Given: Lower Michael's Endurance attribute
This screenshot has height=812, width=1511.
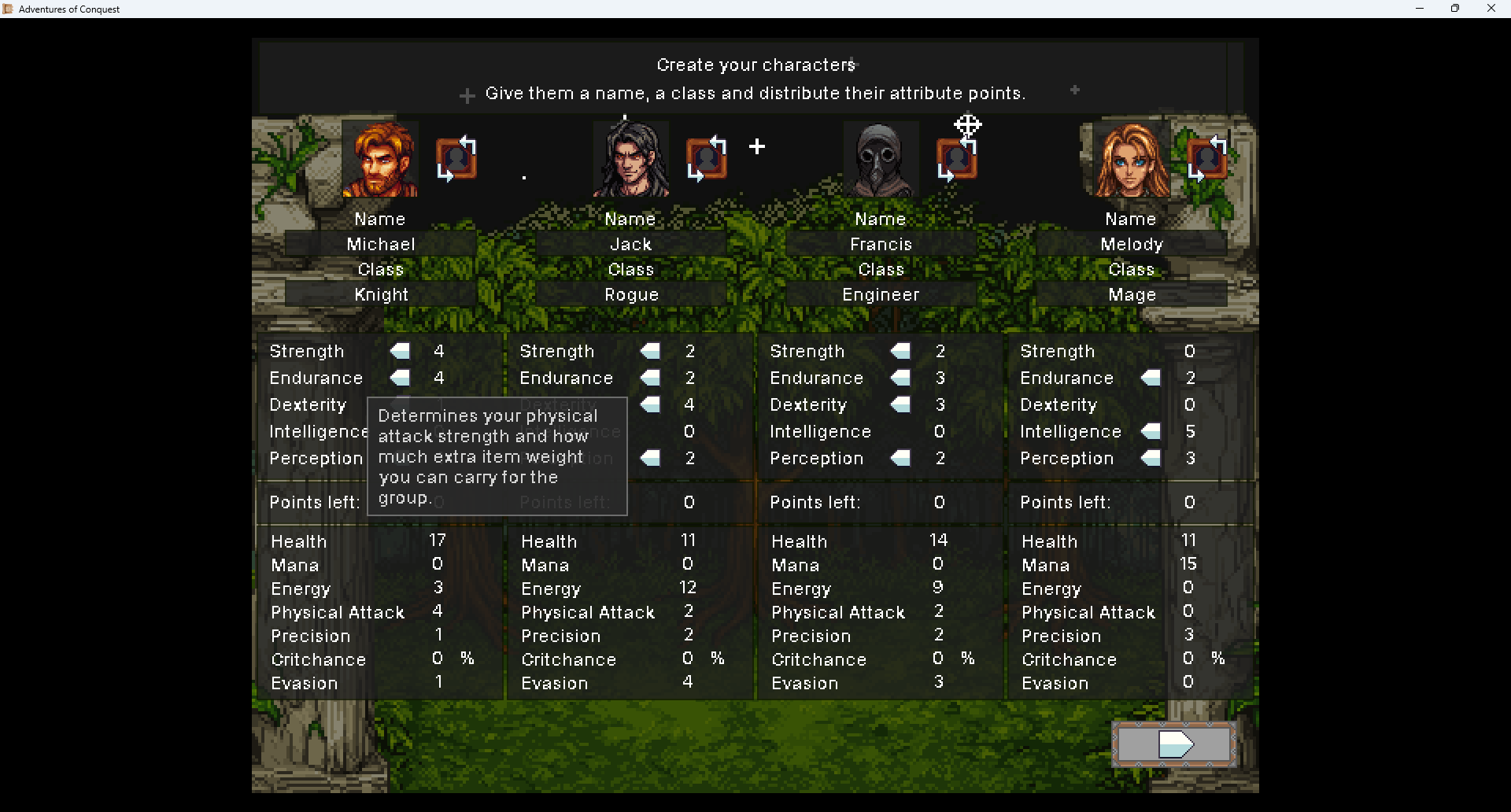Looking at the screenshot, I should (x=400, y=378).
